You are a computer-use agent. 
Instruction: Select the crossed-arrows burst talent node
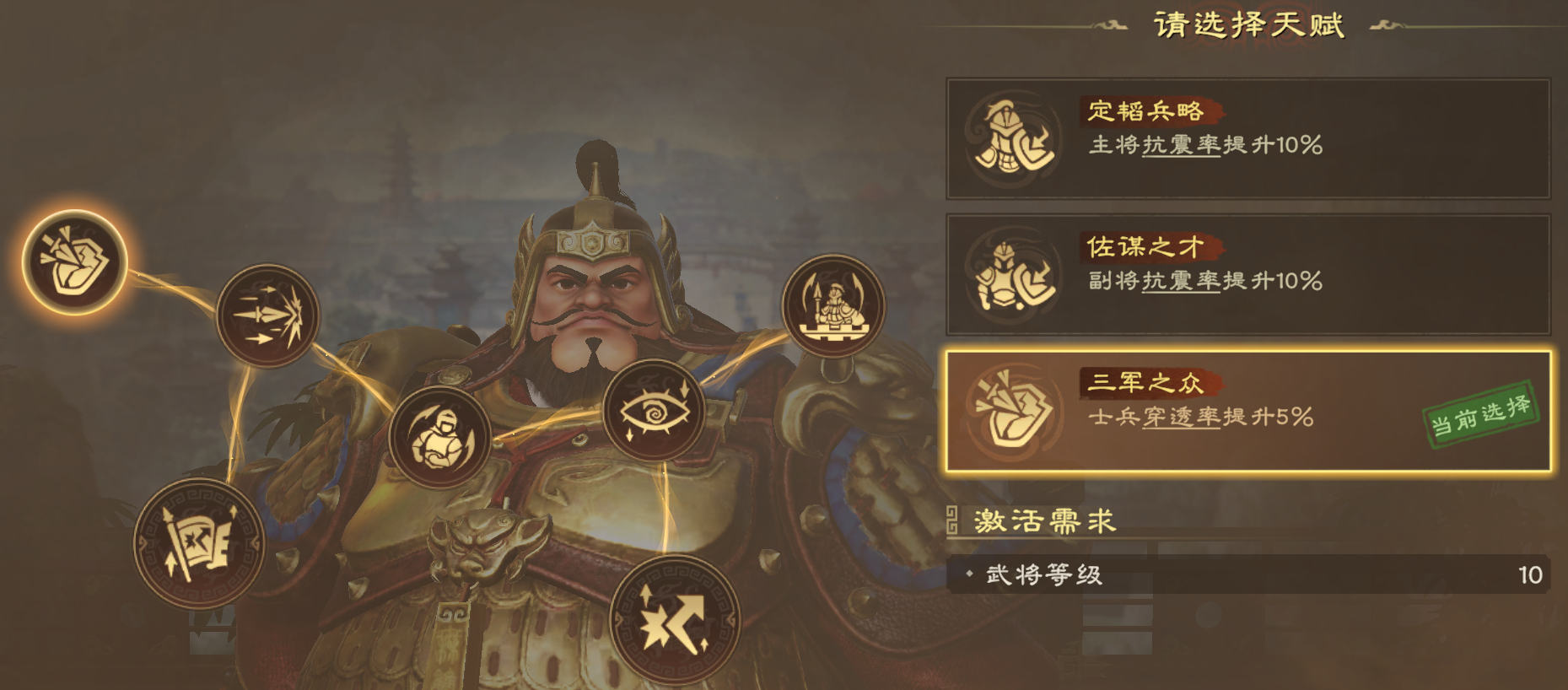(674, 620)
